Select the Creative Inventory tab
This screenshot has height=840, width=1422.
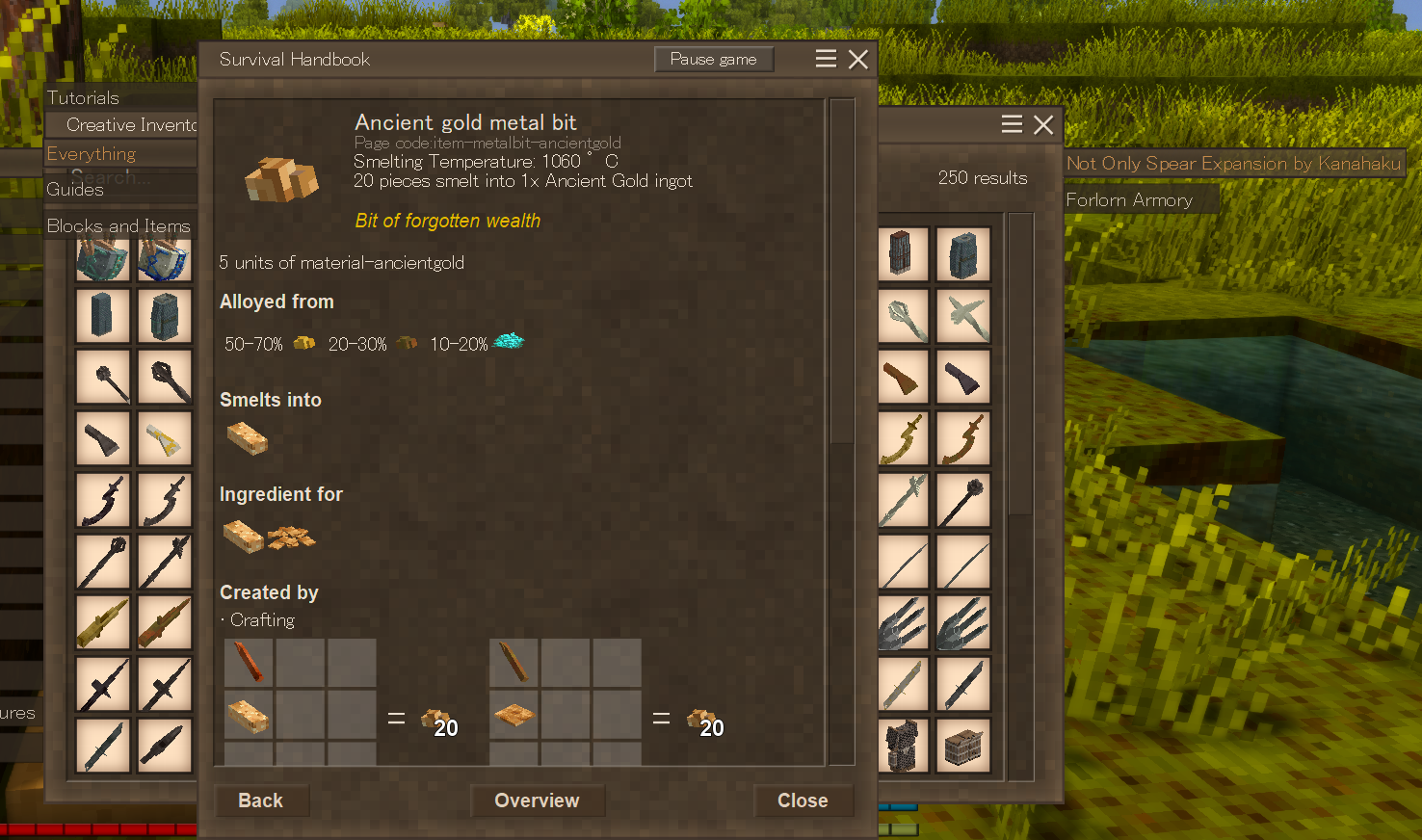[131, 125]
